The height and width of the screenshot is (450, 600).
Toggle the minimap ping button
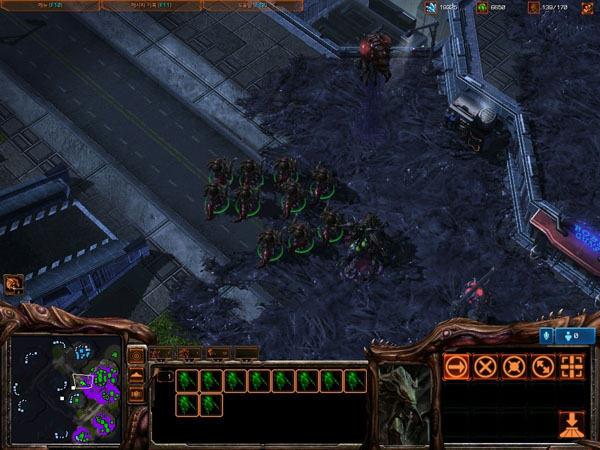pos(137,357)
